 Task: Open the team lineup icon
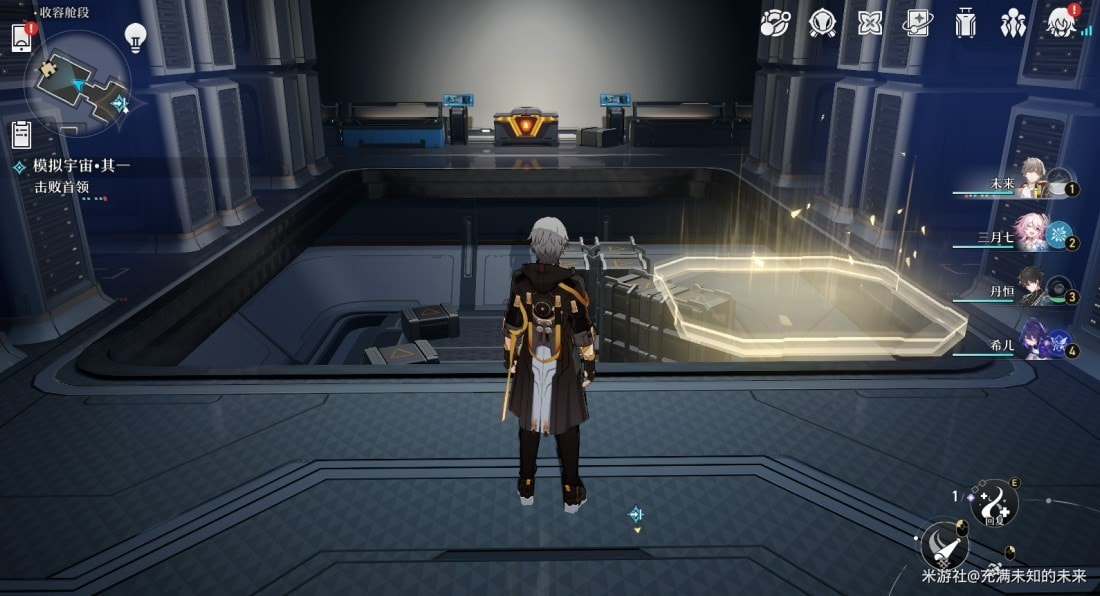pyautogui.click(x=1013, y=22)
